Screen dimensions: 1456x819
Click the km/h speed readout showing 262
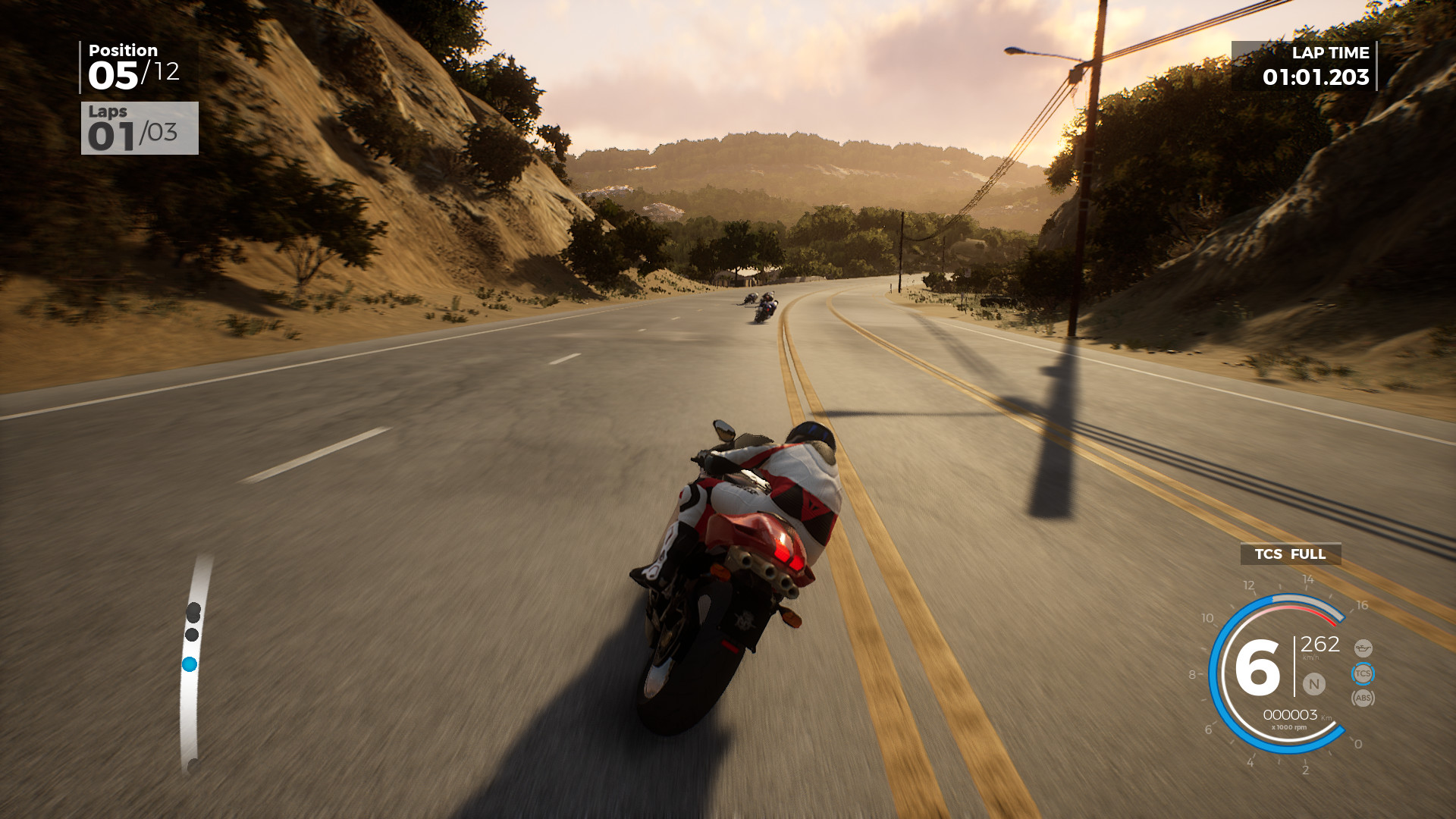click(x=1319, y=645)
